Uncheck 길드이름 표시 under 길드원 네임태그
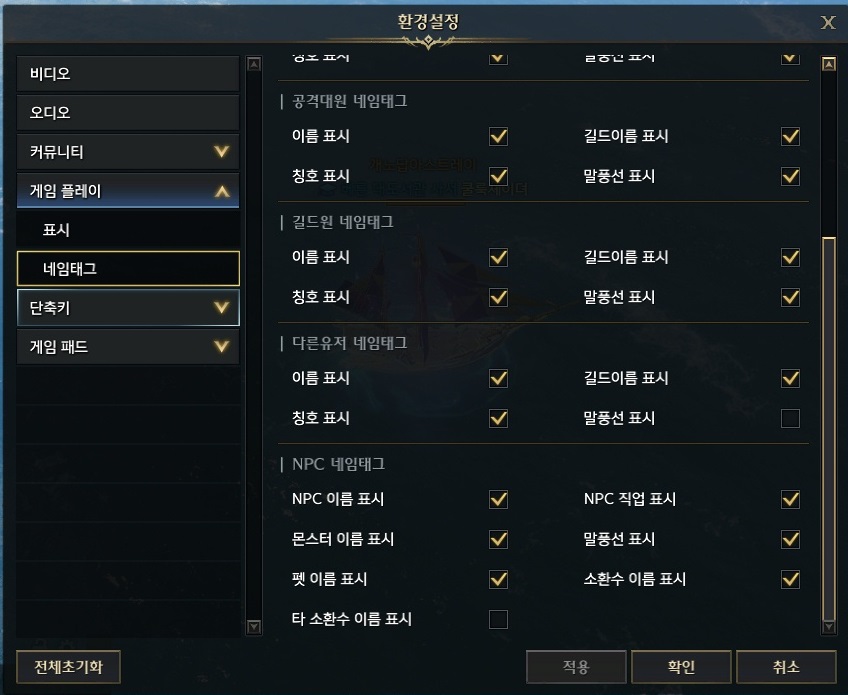 coord(791,257)
